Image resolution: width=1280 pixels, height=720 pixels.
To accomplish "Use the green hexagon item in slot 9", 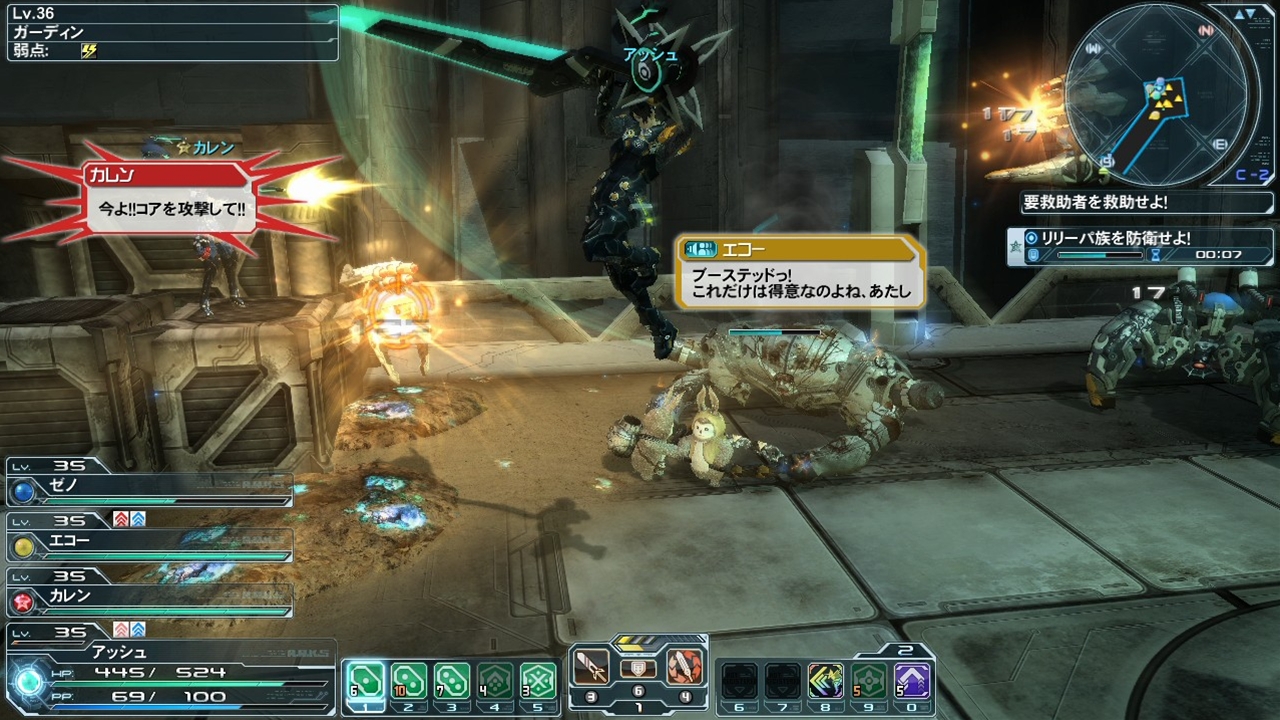I will [869, 681].
